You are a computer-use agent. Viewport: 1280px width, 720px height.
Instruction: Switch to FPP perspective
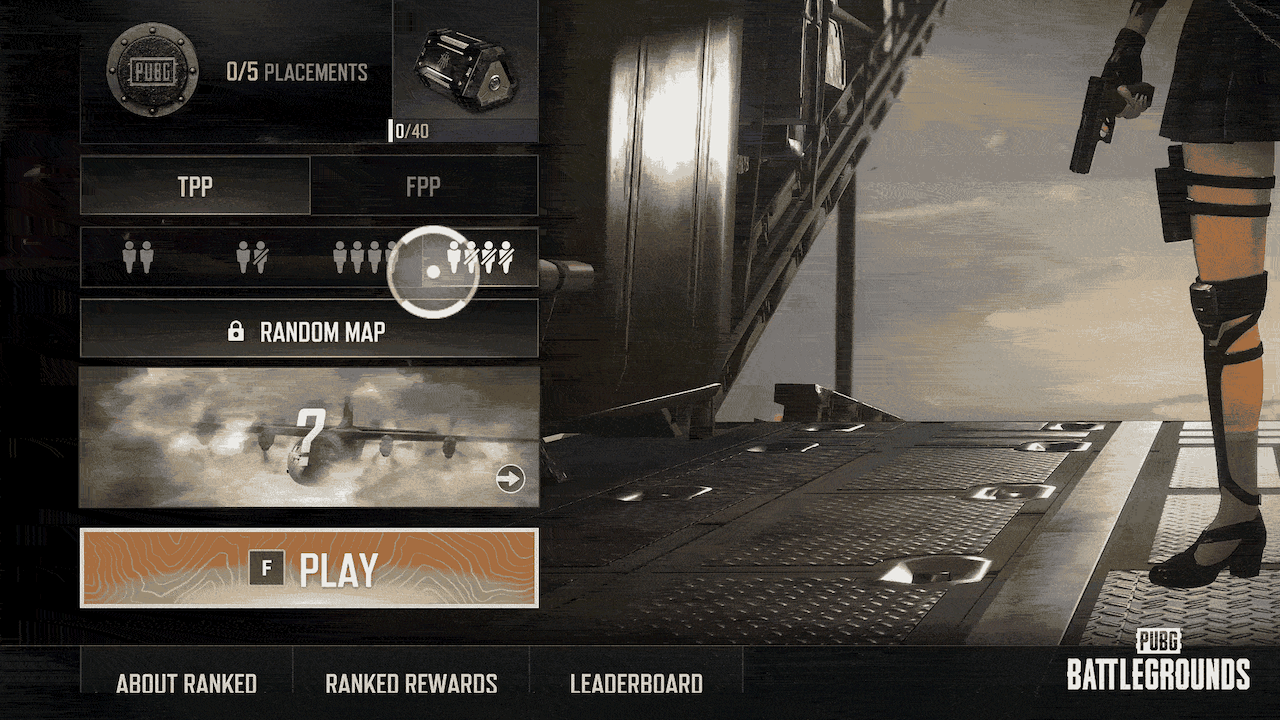click(423, 186)
